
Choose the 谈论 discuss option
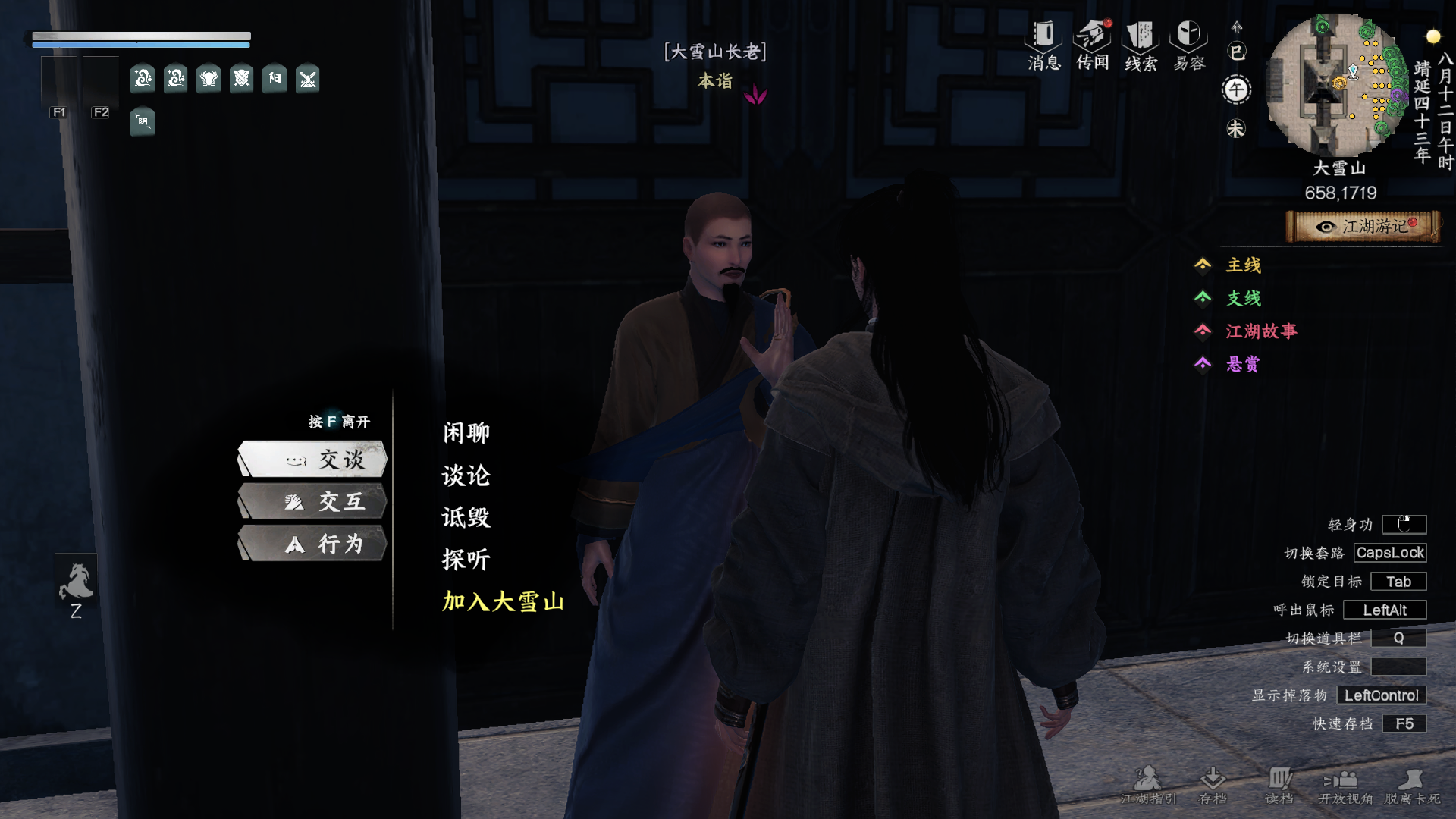(466, 475)
